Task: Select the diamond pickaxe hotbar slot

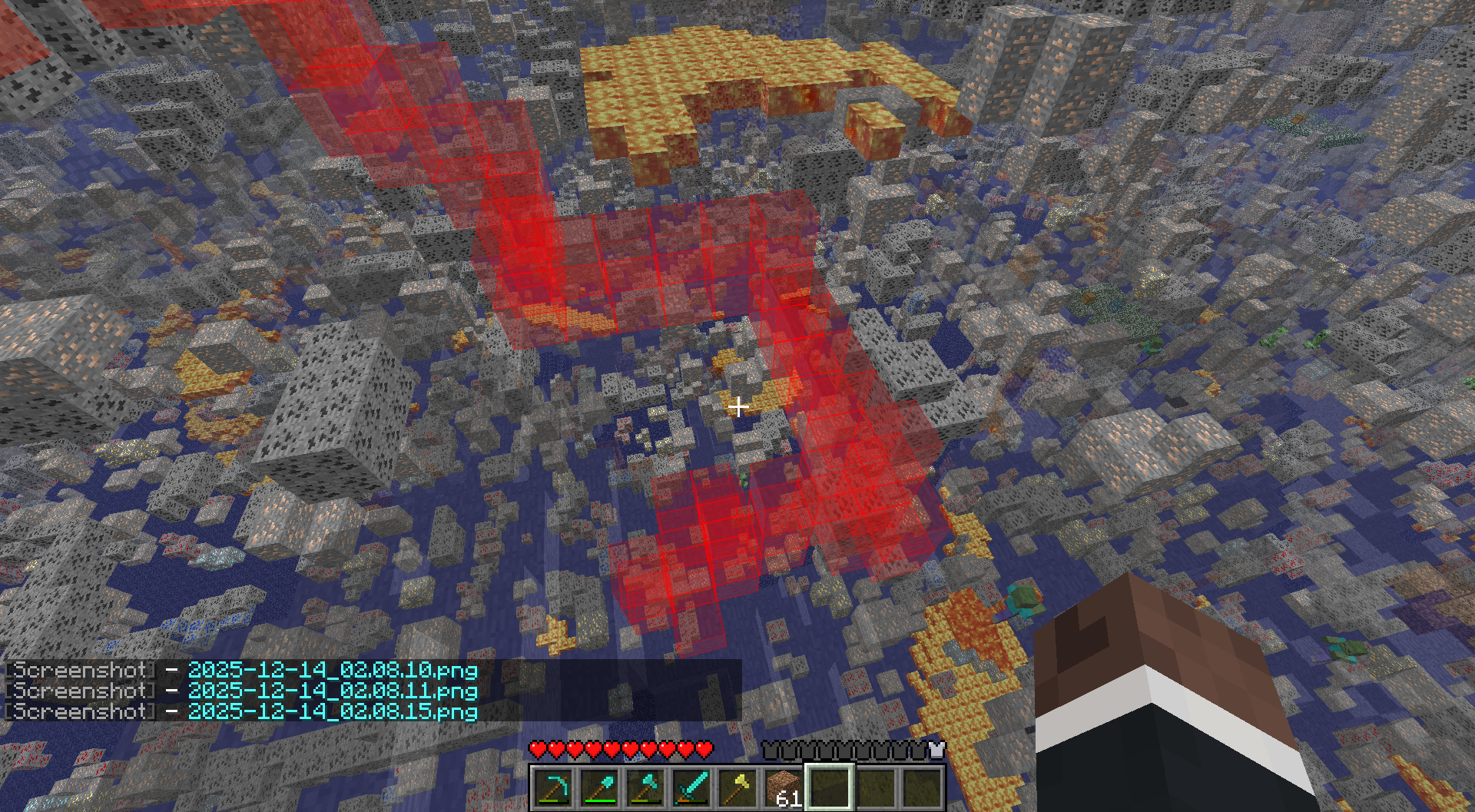Action: (554, 787)
